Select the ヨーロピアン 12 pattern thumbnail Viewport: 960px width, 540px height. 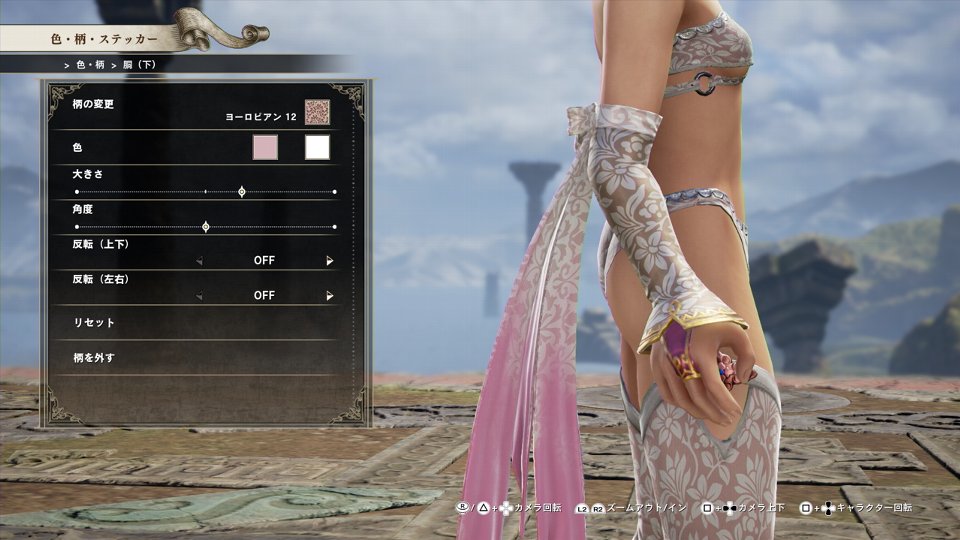coord(317,112)
